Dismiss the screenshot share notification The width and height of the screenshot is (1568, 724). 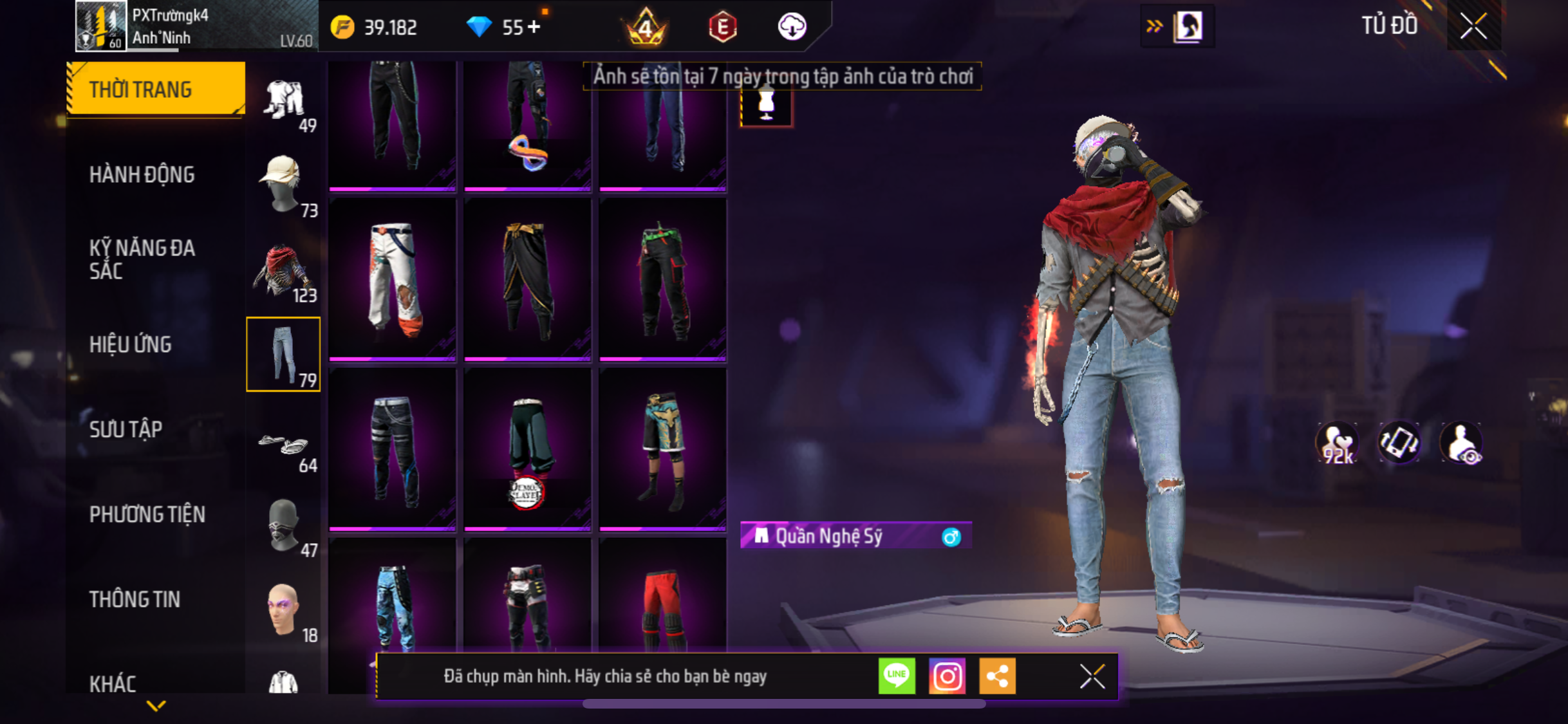tap(1092, 676)
